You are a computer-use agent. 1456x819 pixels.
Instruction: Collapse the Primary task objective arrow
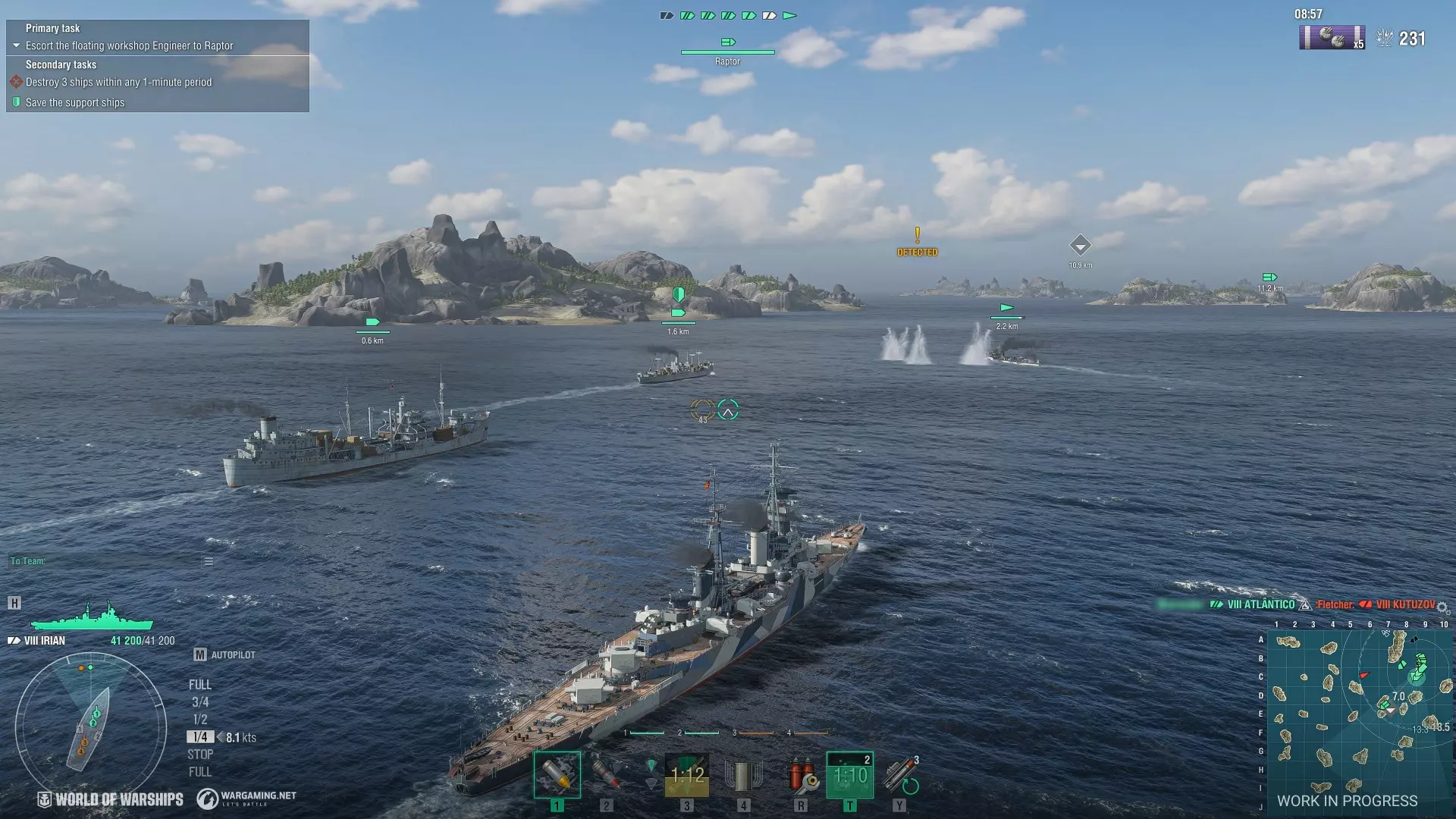tap(16, 45)
